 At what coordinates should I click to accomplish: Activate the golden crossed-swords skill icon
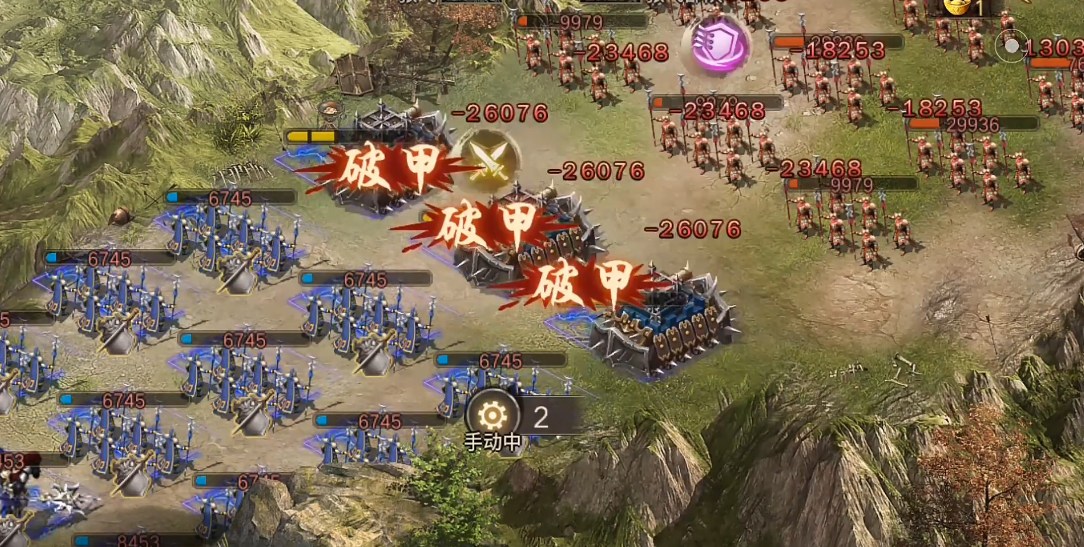click(x=488, y=160)
